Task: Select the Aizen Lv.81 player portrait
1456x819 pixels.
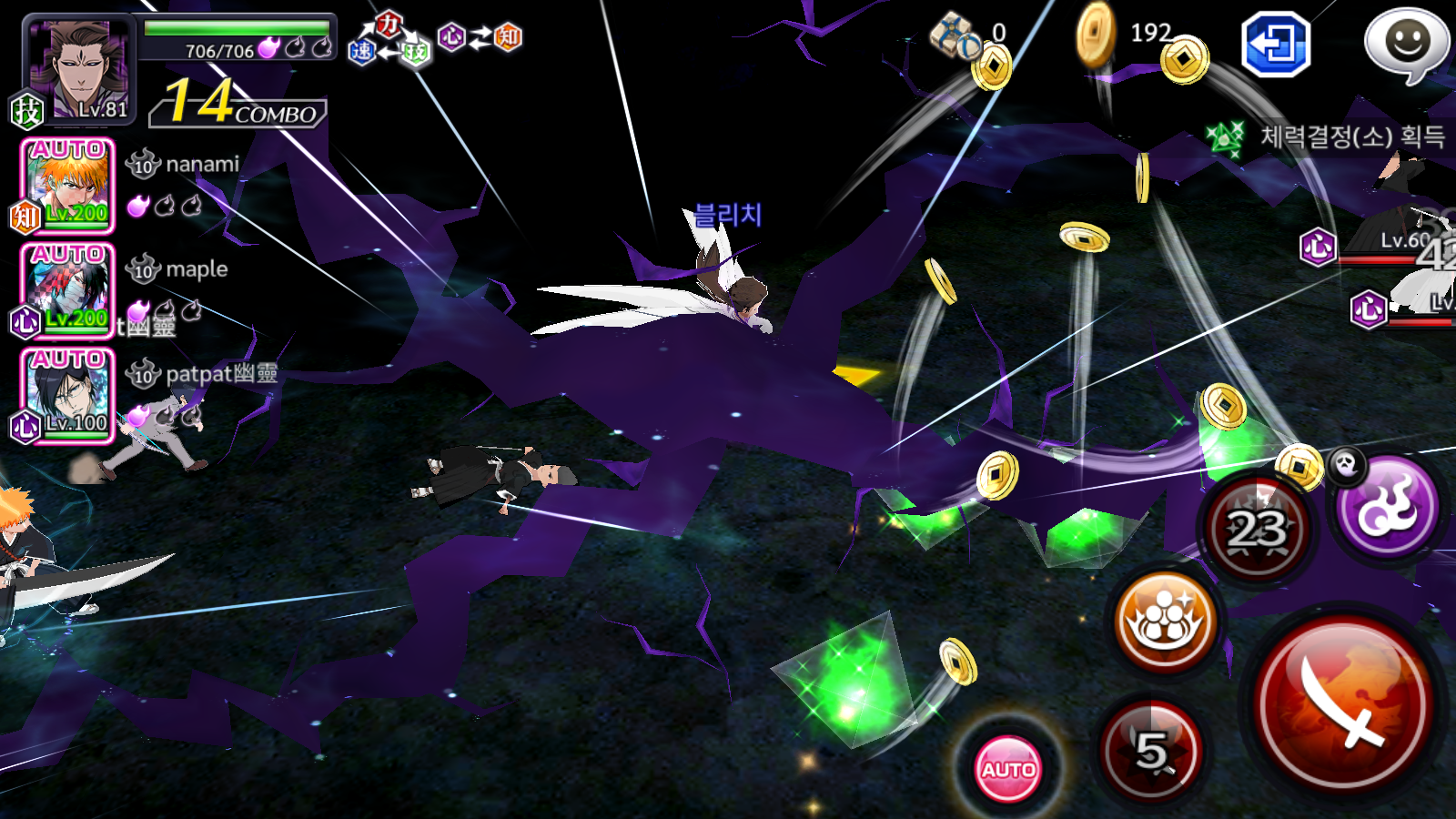Action: tap(80, 71)
